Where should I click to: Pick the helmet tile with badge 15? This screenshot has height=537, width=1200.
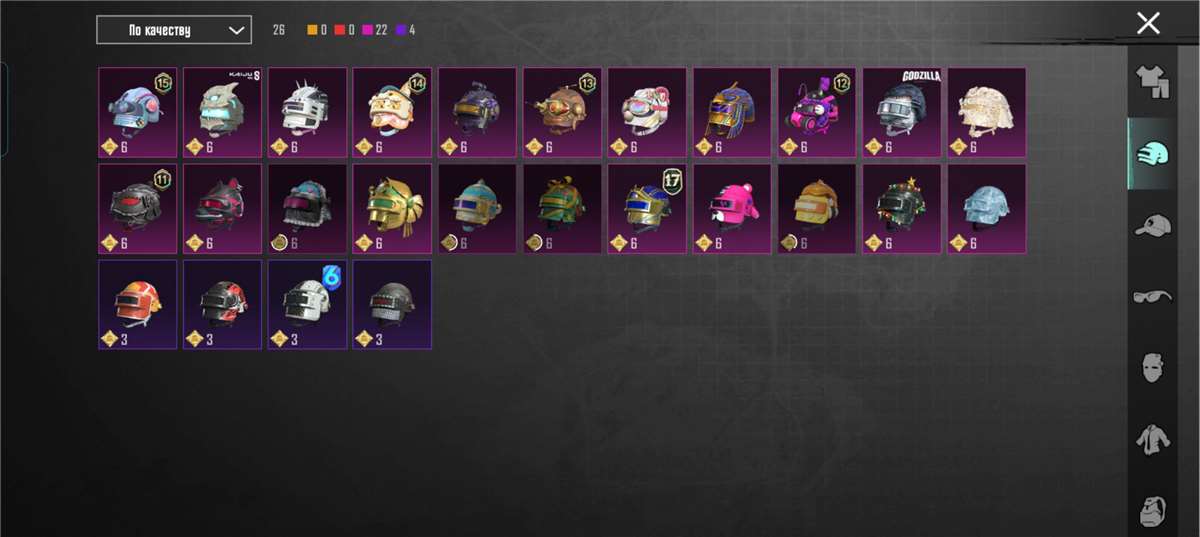(x=137, y=112)
